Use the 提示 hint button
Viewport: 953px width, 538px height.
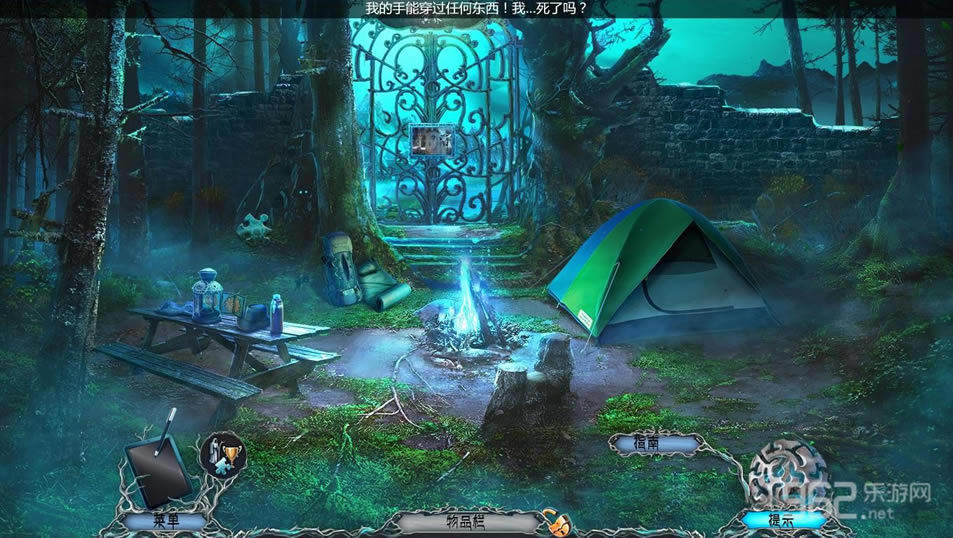click(x=782, y=519)
